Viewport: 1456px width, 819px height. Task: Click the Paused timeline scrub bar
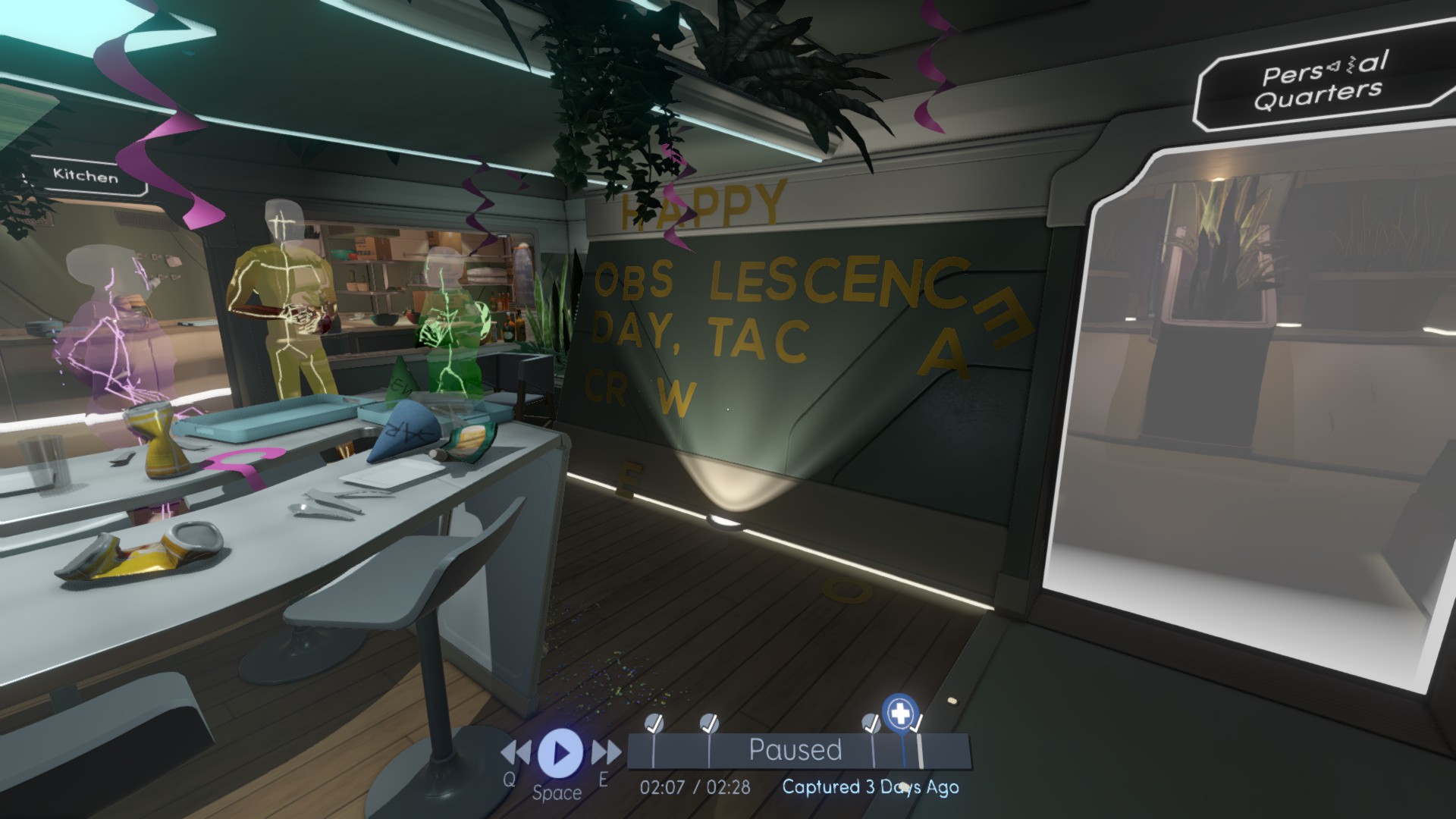click(795, 751)
